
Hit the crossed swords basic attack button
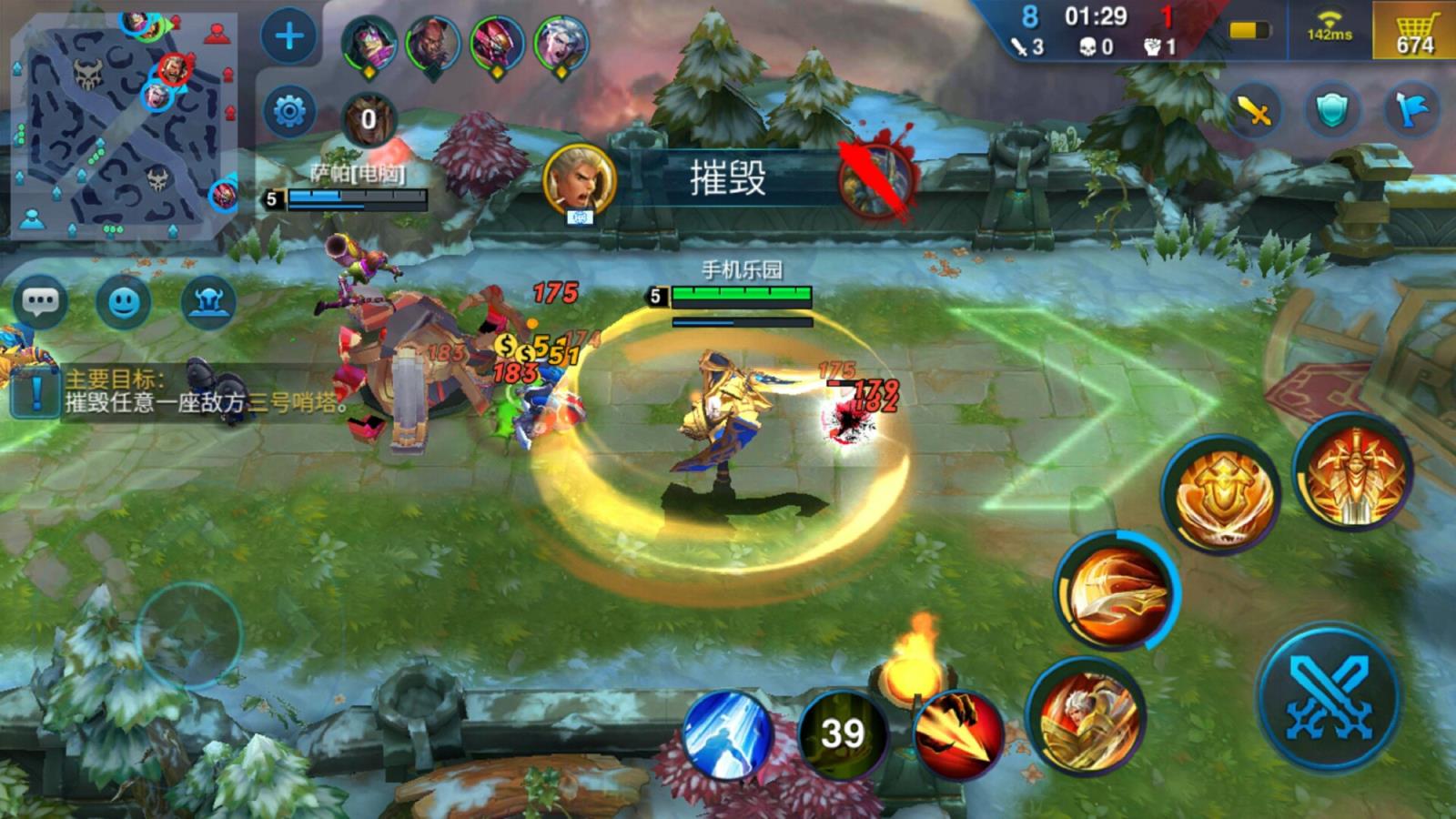1328,696
